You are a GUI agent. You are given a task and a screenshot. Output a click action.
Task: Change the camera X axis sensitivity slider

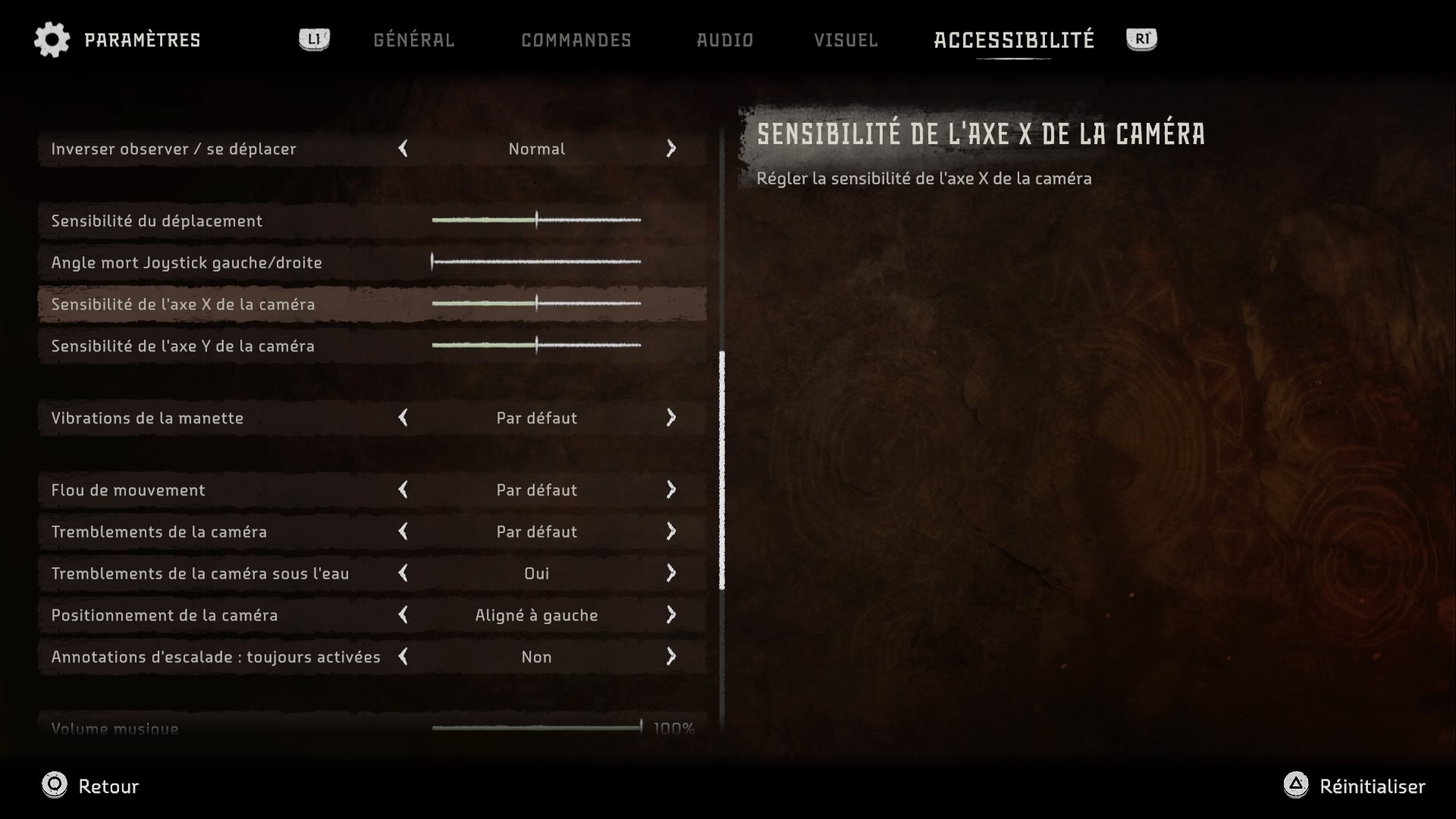tap(536, 304)
